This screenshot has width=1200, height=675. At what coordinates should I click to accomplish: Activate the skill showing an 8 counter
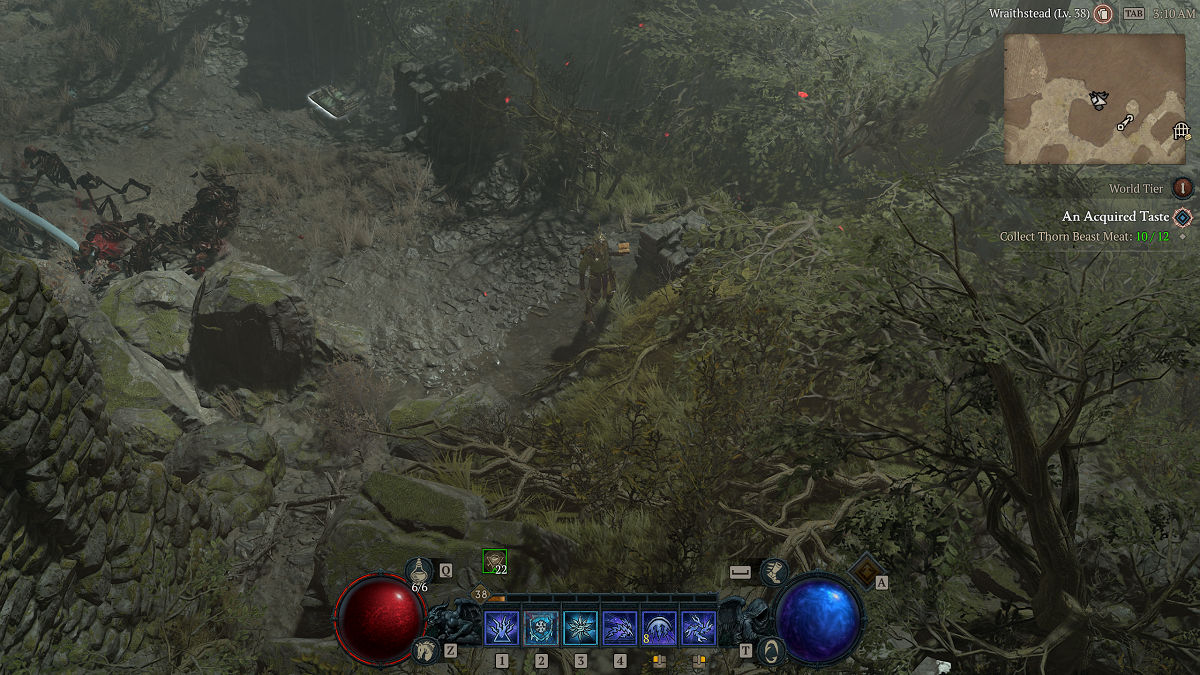[659, 629]
